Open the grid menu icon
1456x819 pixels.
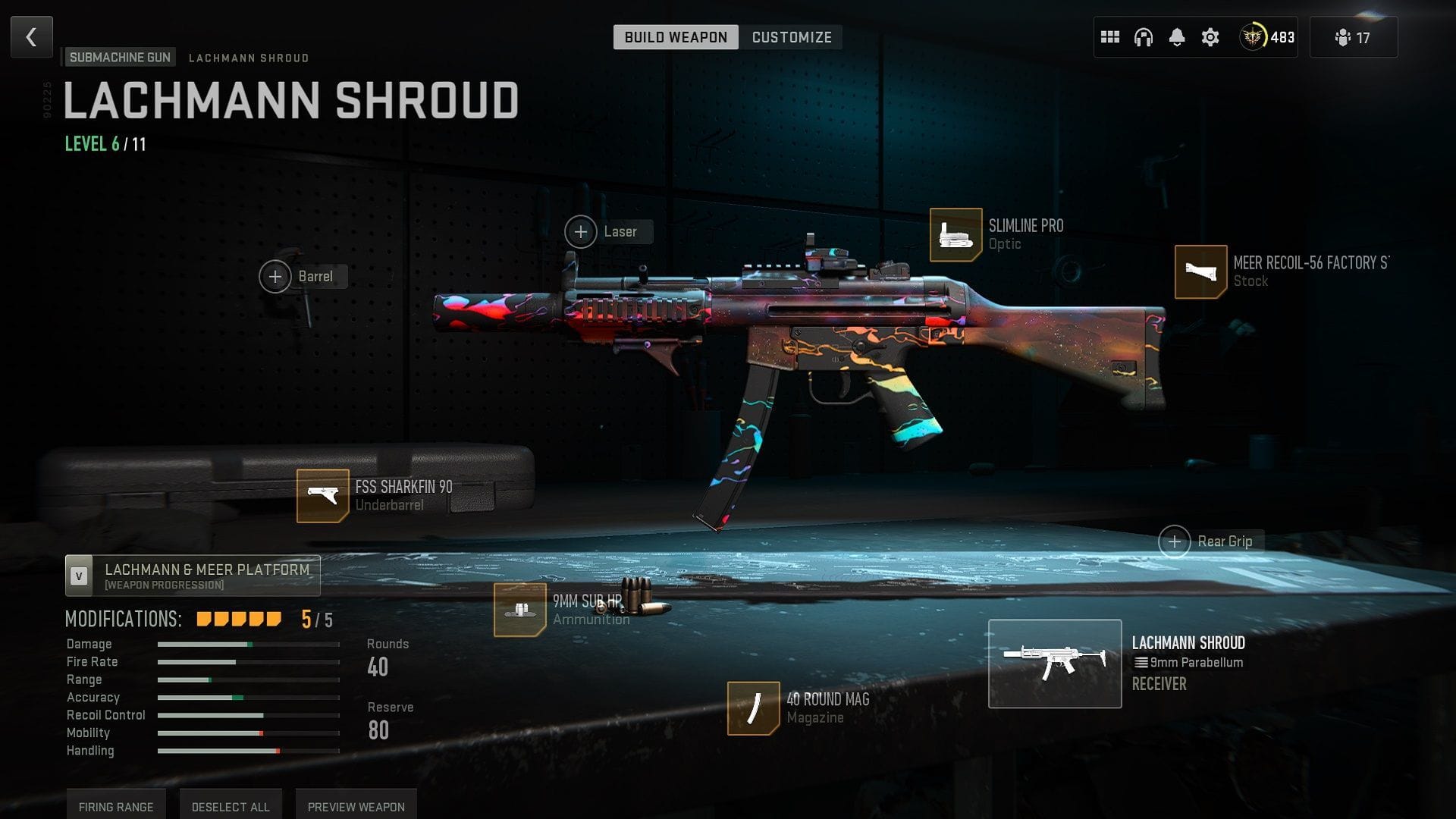click(1110, 37)
